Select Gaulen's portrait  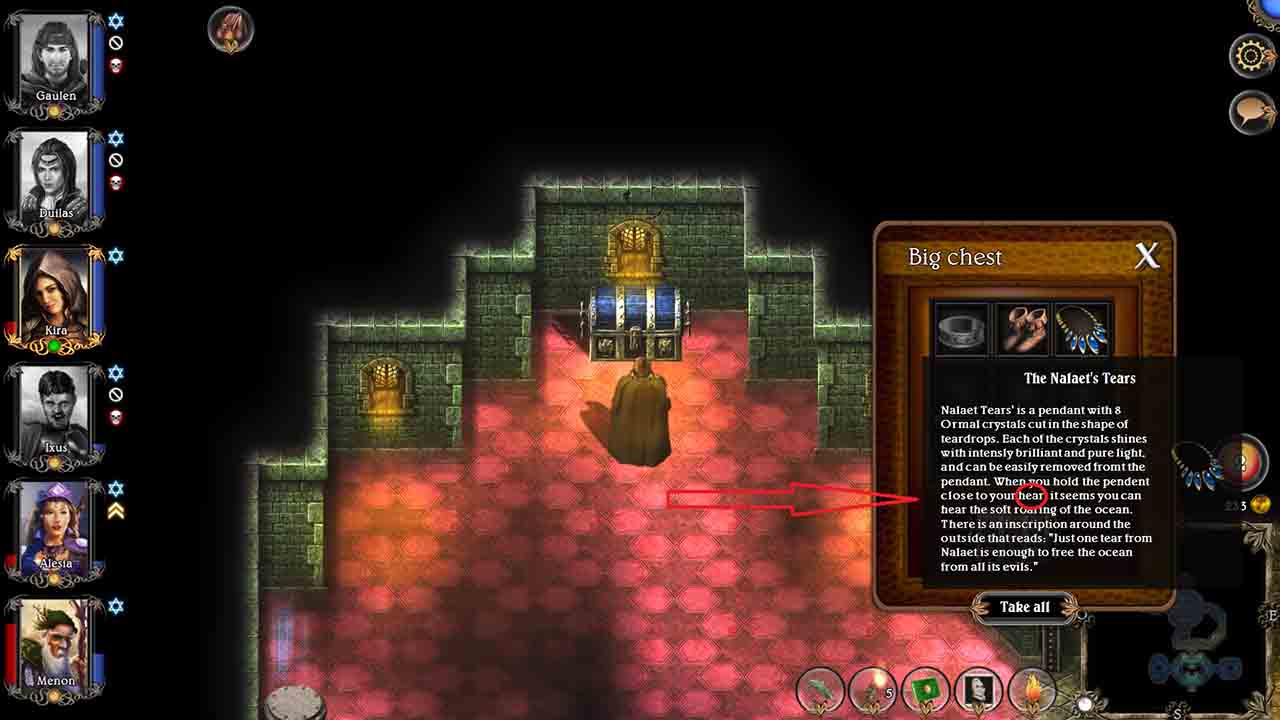point(56,58)
